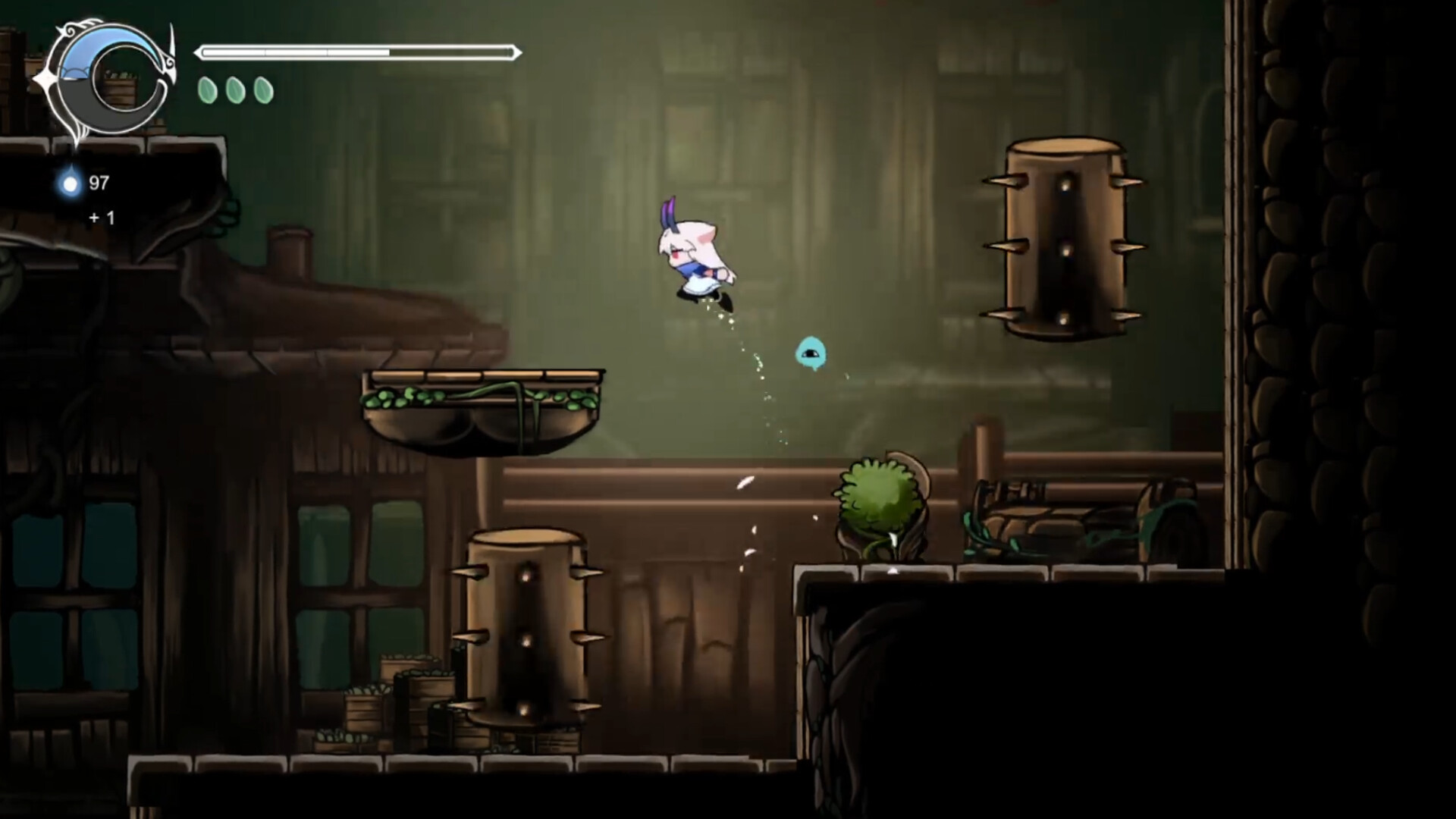Select the middle green seed charge icon
The width and height of the screenshot is (1456, 819).
coord(235,89)
